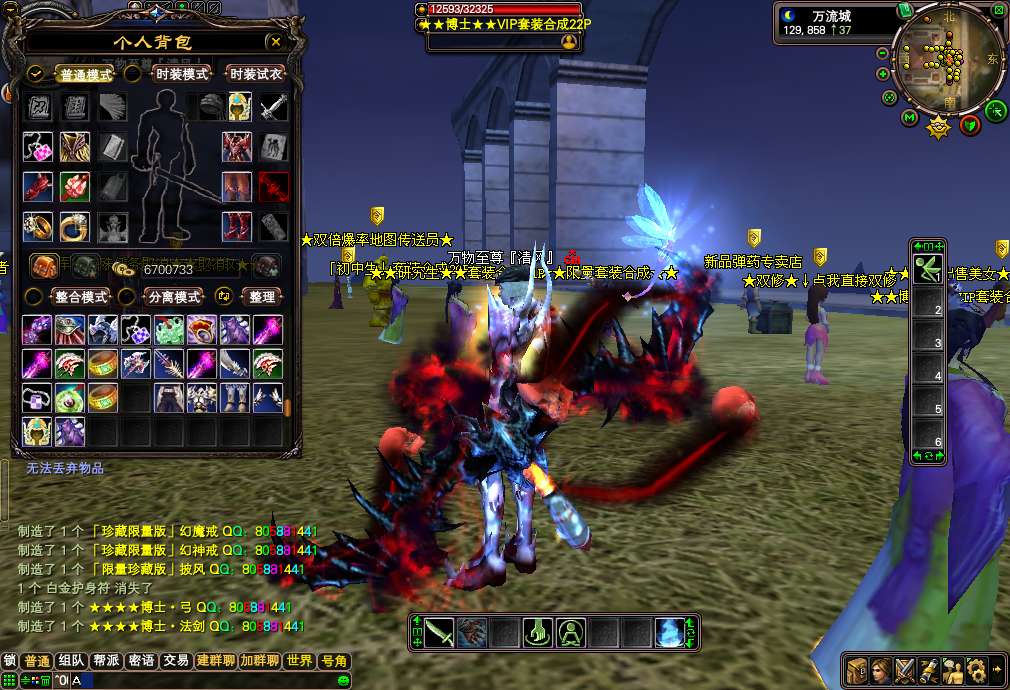1010x690 pixels.
Task: Open the world map with M button
Action: [909, 118]
